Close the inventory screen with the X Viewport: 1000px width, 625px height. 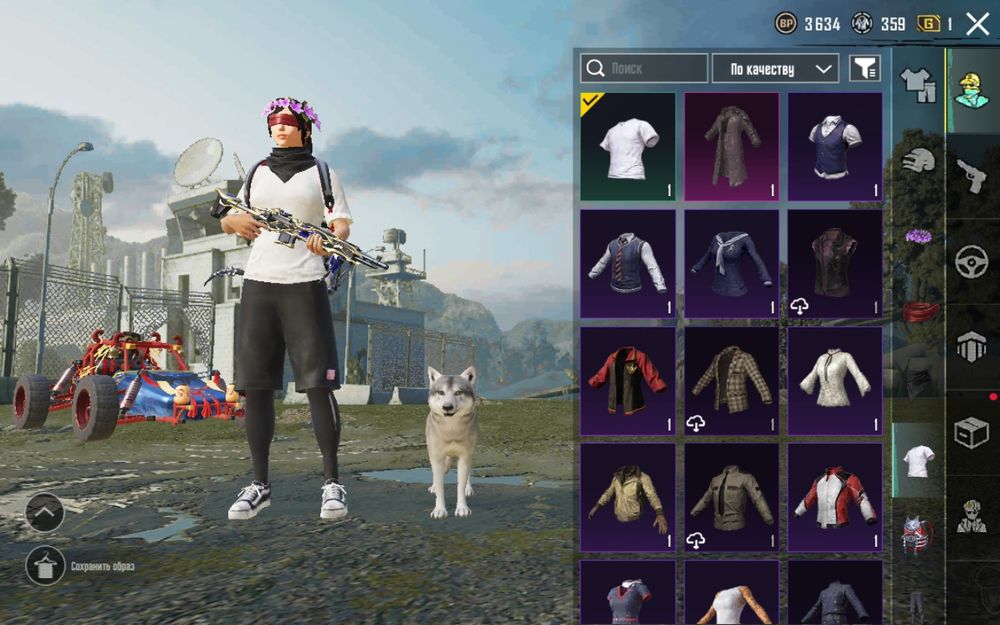[x=976, y=23]
